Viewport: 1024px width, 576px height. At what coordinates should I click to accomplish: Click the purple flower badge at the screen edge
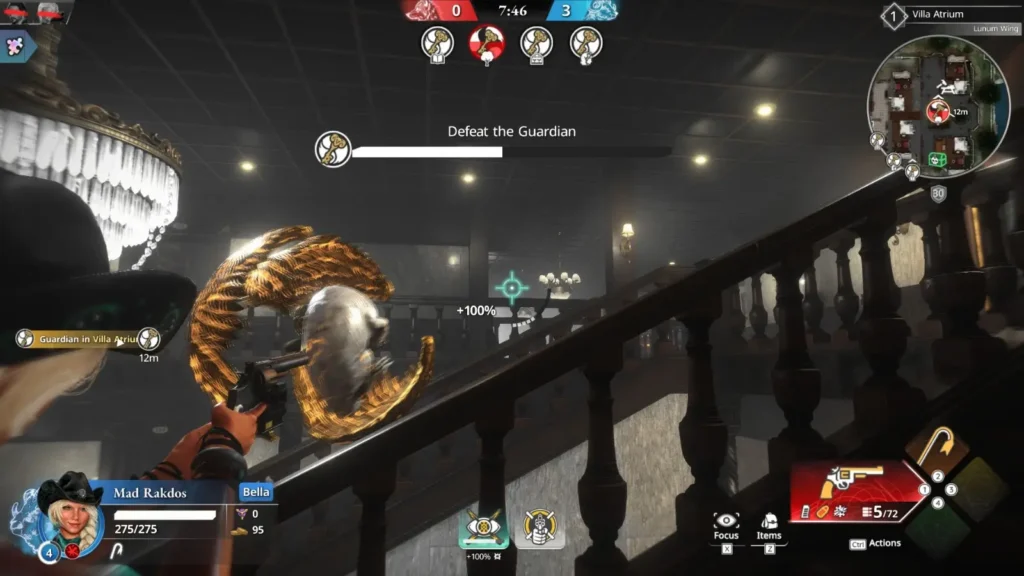(x=15, y=46)
